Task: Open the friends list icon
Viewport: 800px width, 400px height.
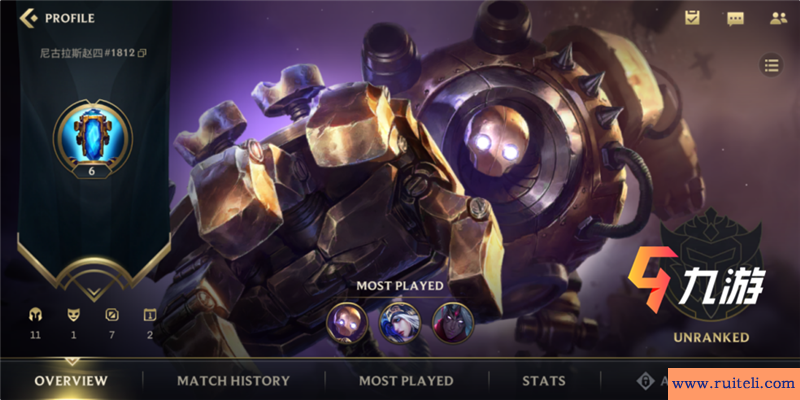Action: (x=778, y=18)
